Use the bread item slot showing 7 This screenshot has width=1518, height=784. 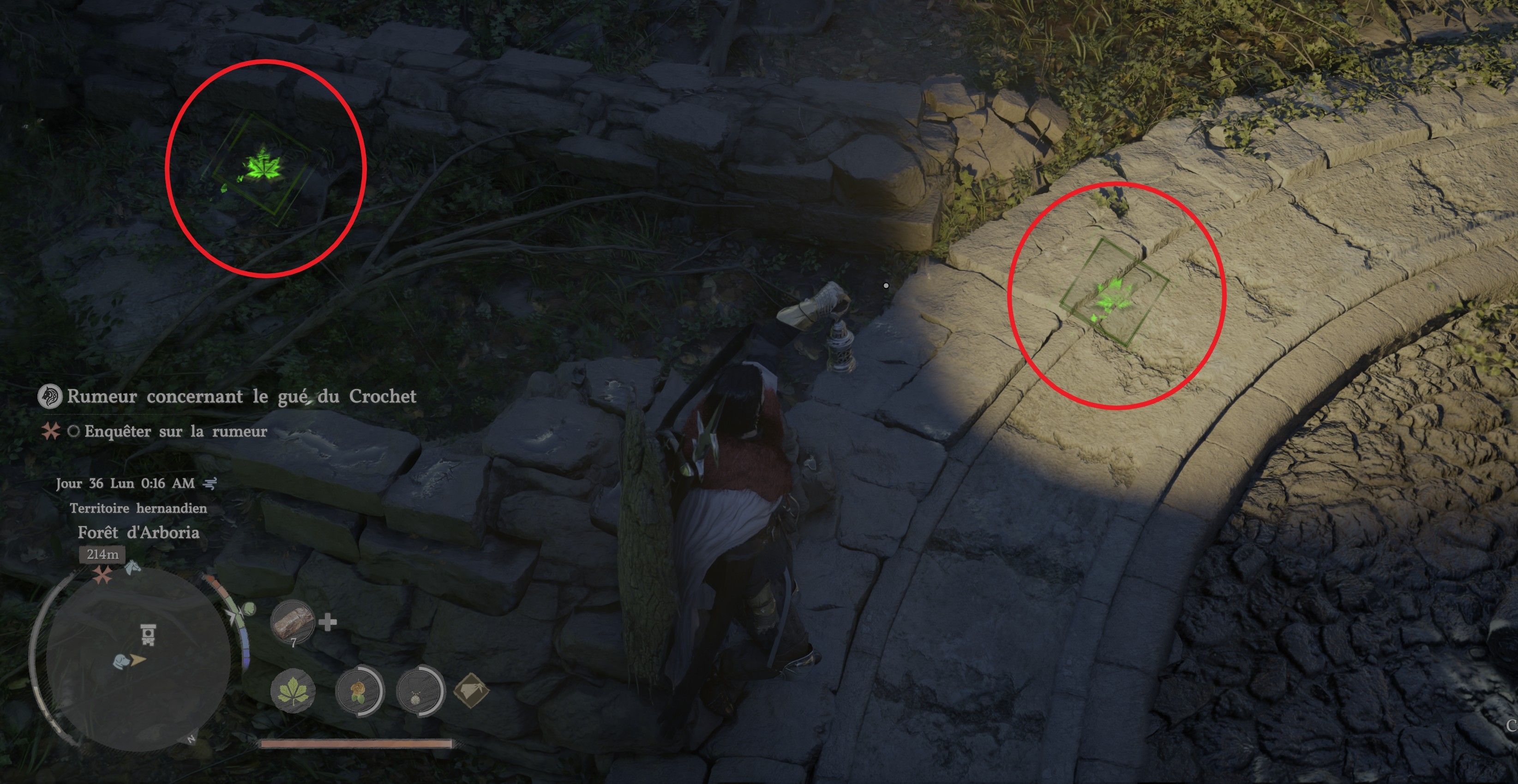coord(293,622)
